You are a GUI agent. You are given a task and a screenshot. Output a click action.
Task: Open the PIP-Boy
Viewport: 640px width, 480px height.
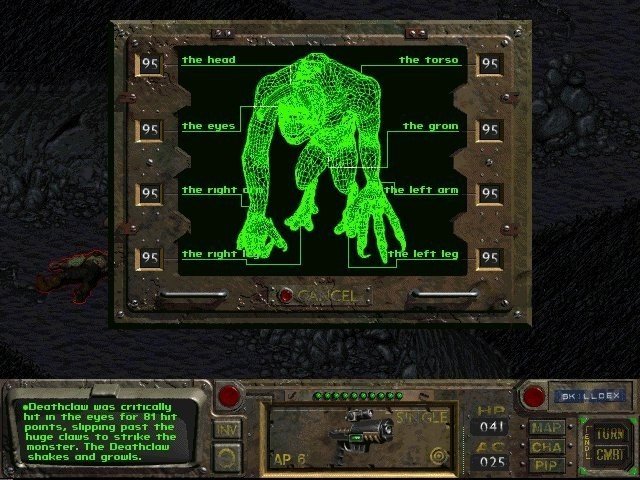(545, 465)
